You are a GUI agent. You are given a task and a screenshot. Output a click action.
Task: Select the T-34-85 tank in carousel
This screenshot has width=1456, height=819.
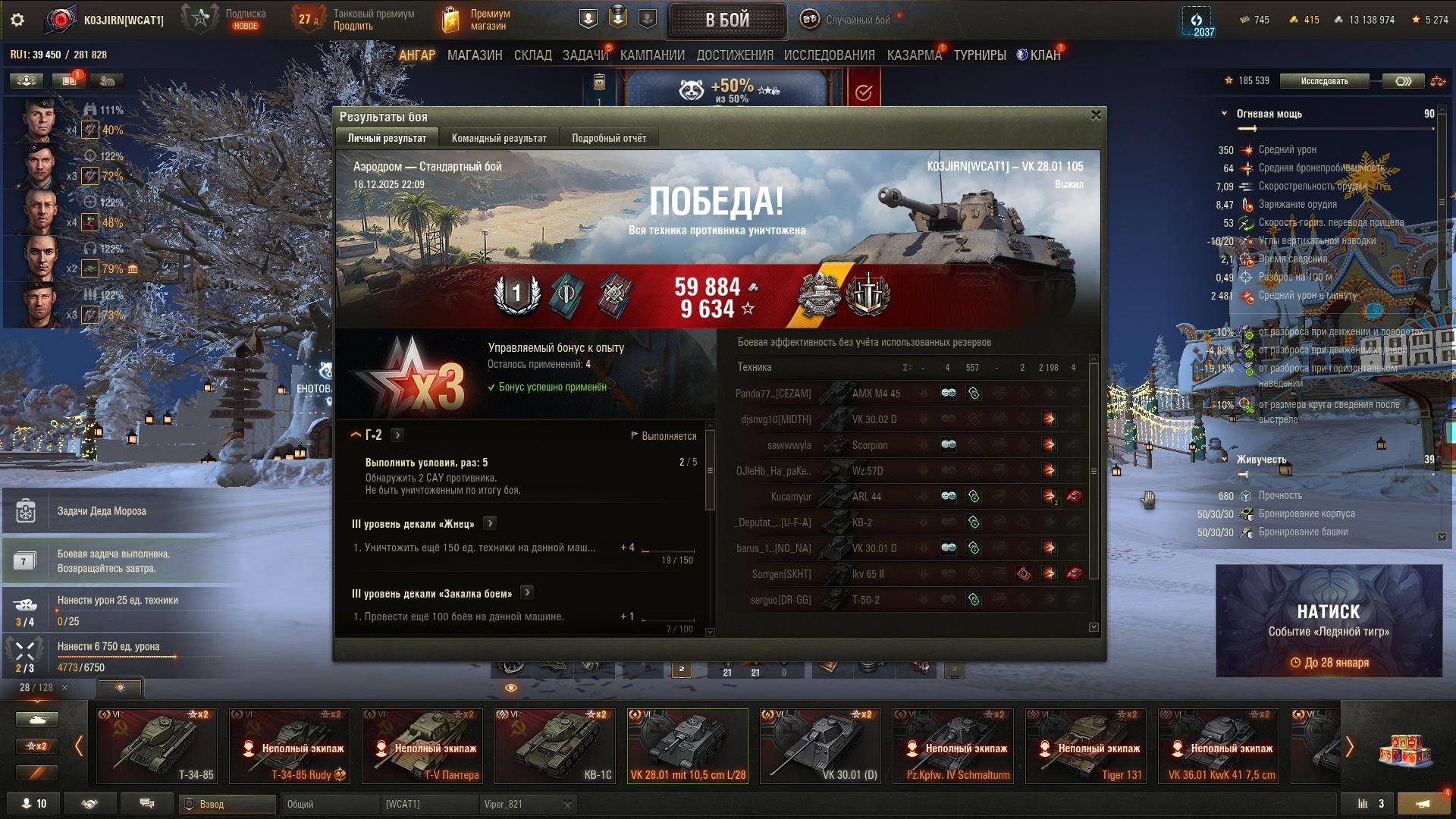coord(157,745)
